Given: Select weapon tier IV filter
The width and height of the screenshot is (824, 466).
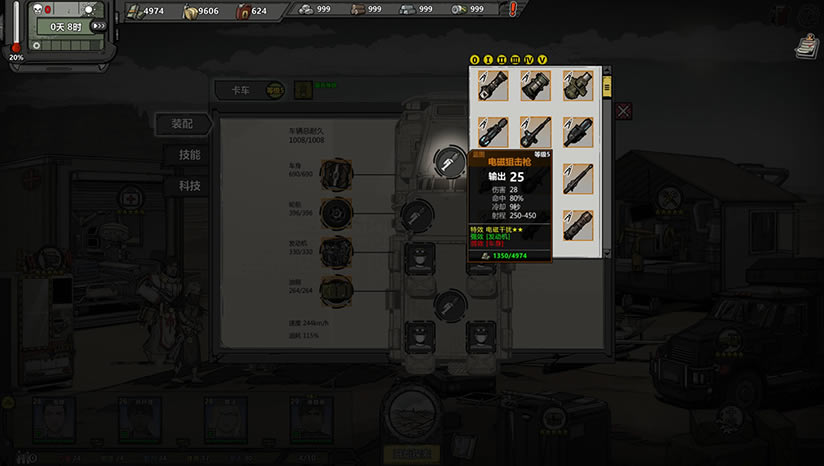Looking at the screenshot, I should coord(529,59).
